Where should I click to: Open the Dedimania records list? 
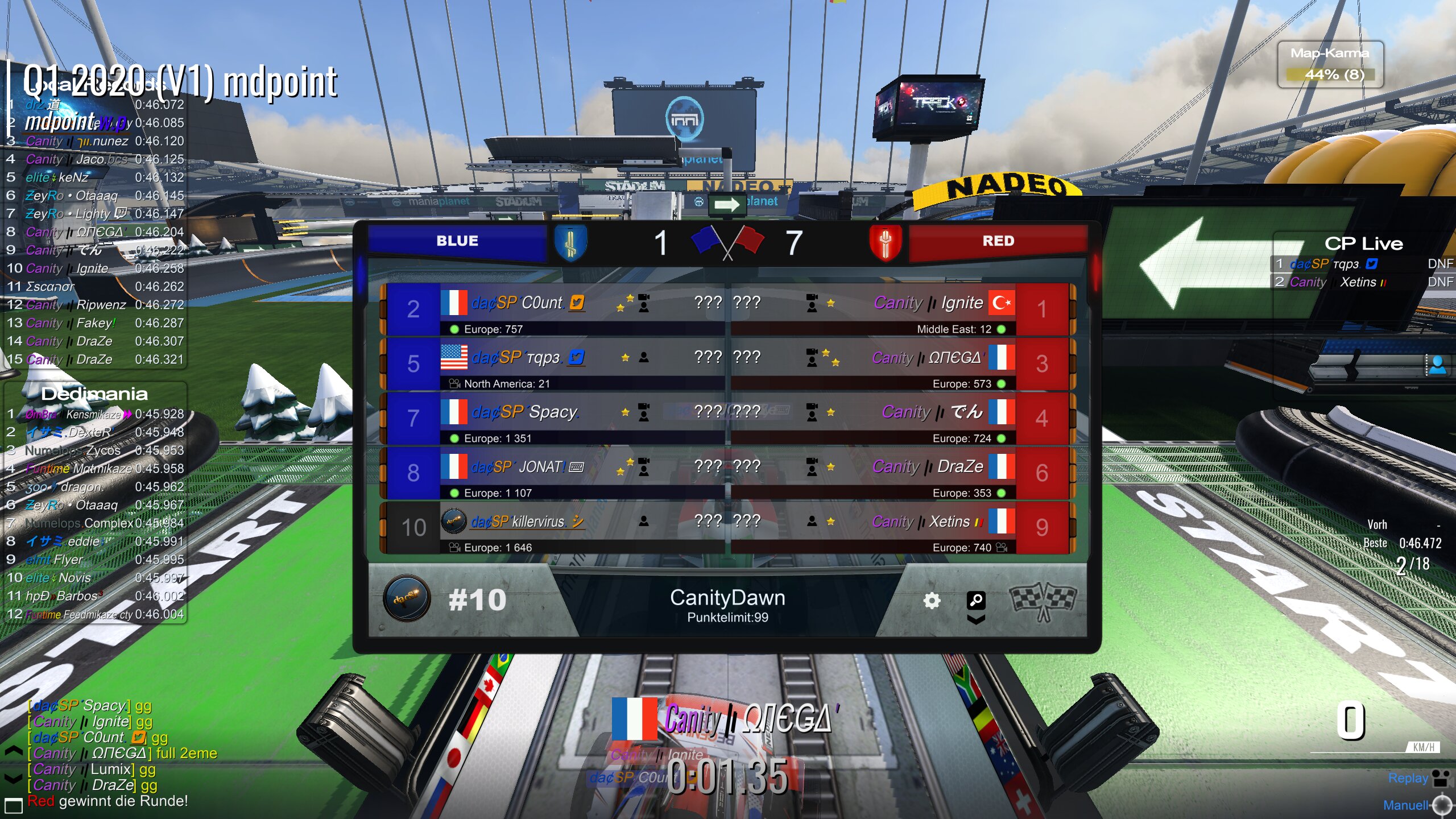(x=94, y=394)
